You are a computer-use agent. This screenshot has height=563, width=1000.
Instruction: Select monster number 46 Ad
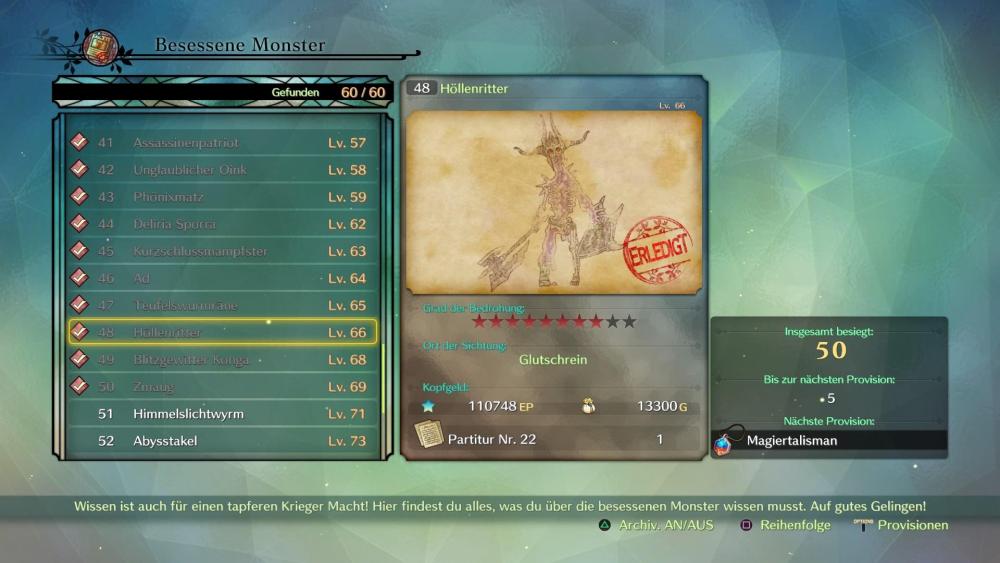tap(222, 278)
